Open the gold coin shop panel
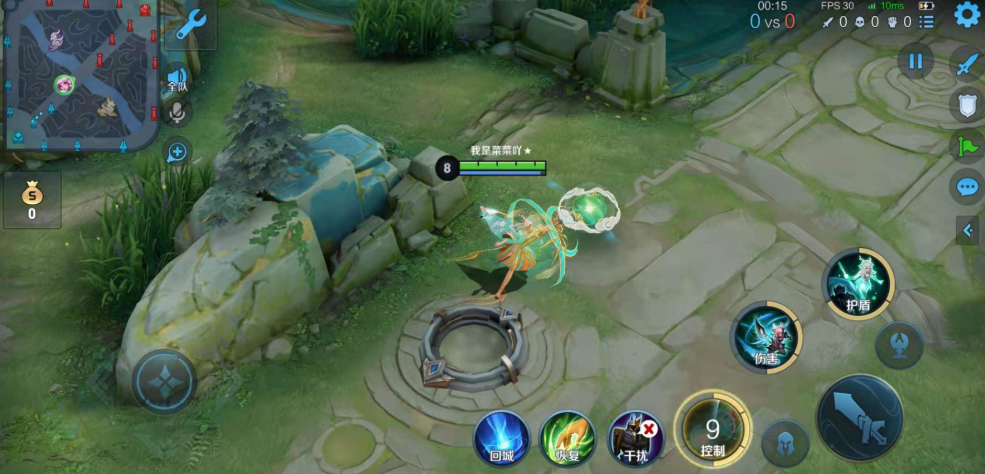The height and width of the screenshot is (474, 985). [x=32, y=198]
